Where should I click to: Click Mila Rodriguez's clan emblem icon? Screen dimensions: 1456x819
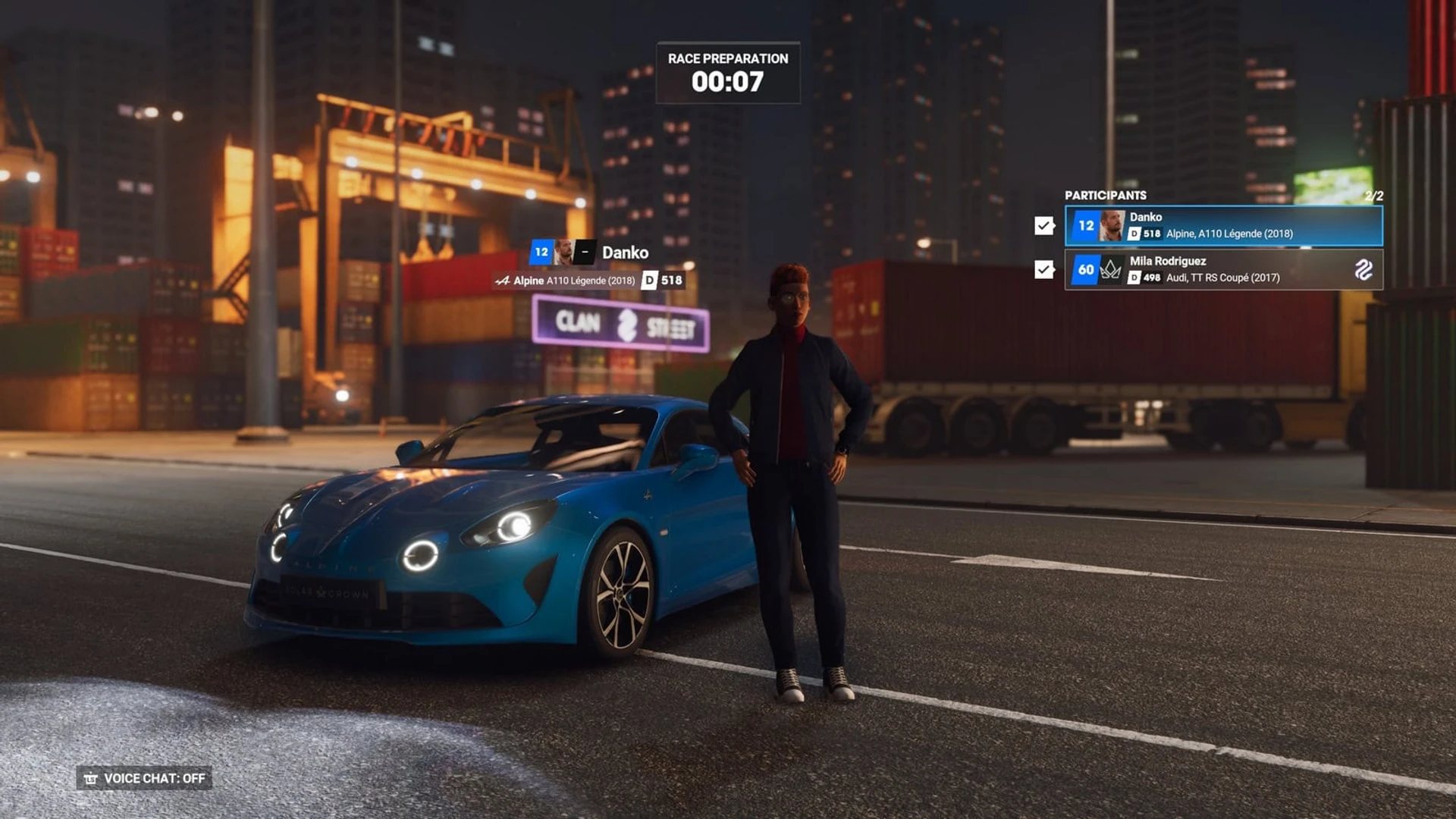tap(1363, 269)
